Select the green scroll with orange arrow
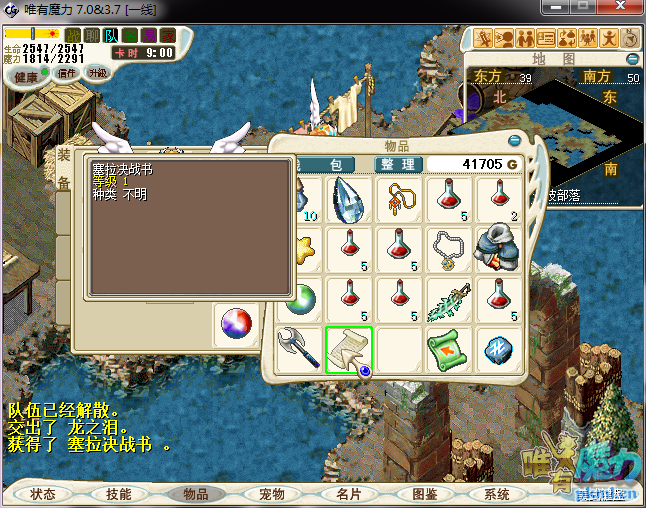 pyautogui.click(x=448, y=349)
